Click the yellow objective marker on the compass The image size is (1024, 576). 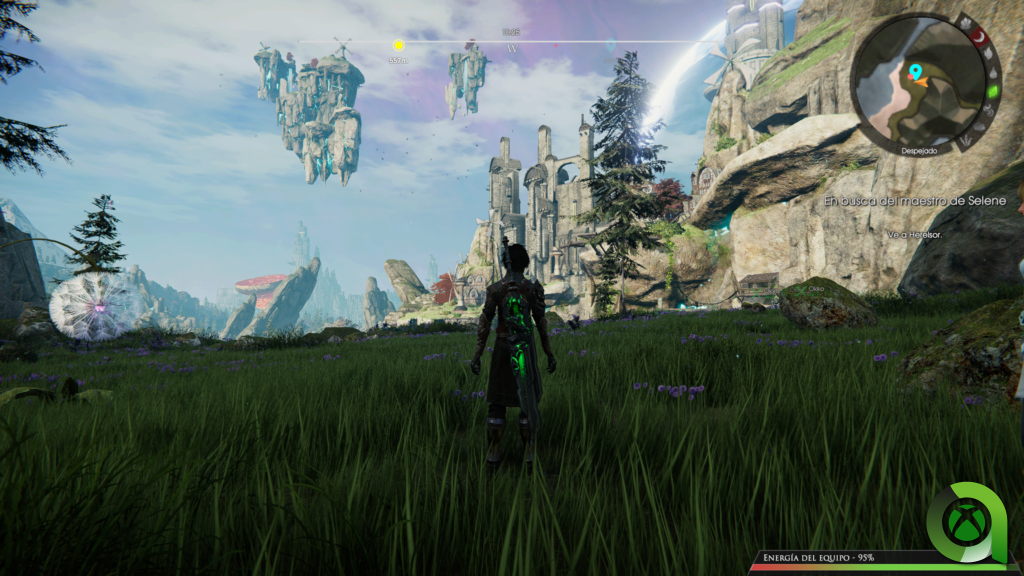click(398, 45)
